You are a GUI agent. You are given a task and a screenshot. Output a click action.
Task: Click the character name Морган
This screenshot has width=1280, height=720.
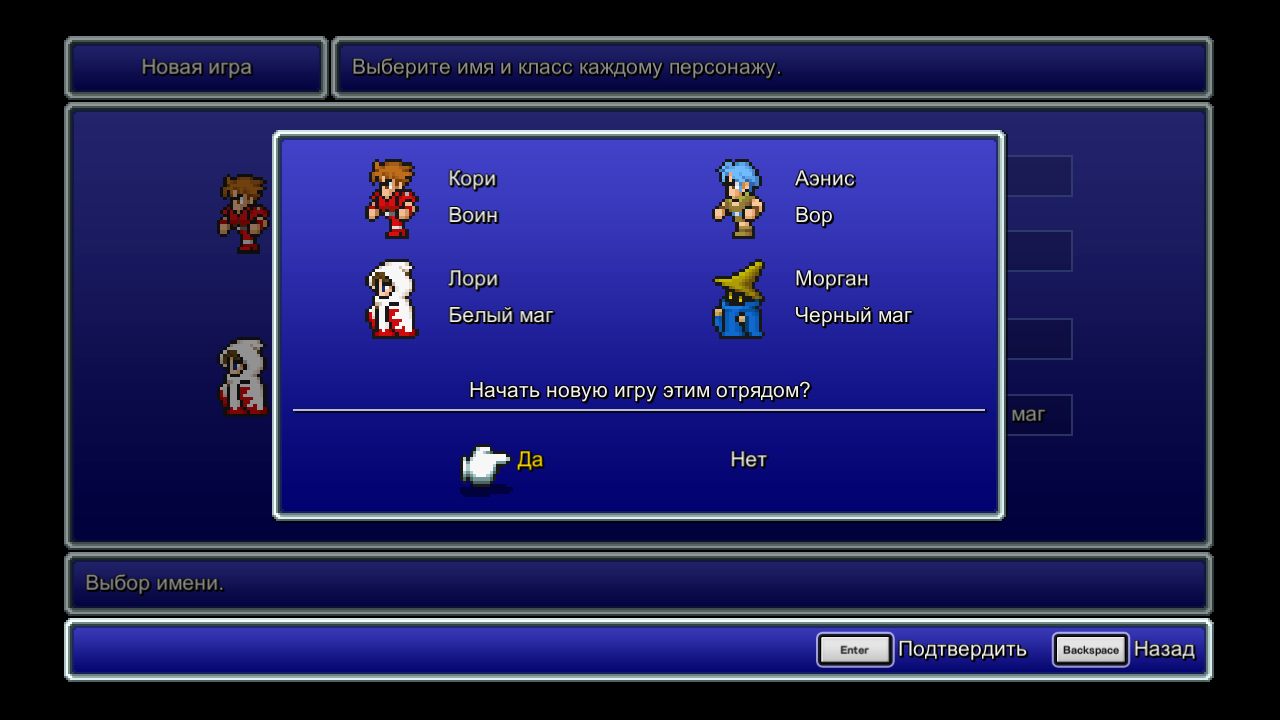831,279
